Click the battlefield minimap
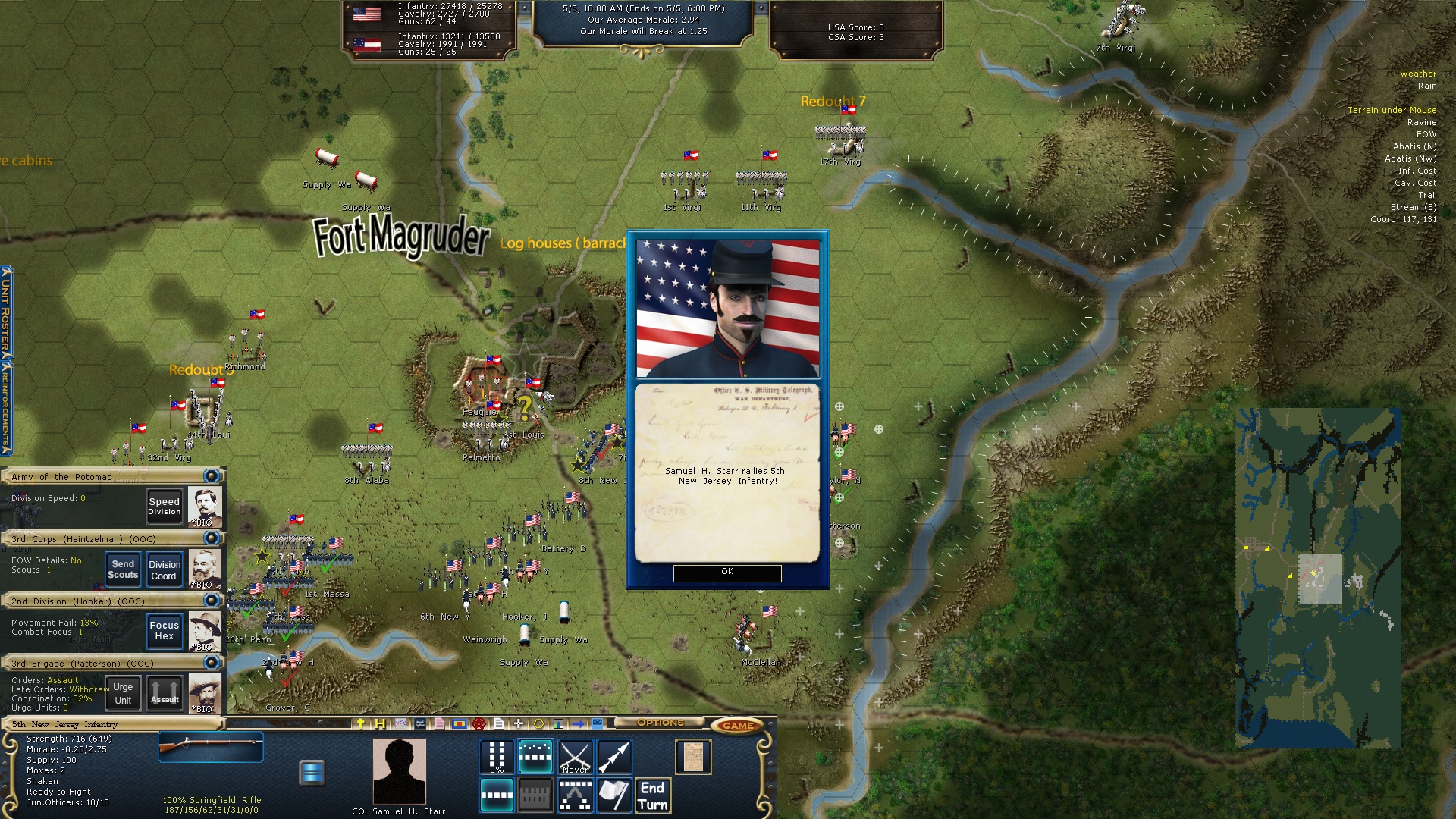 click(x=1318, y=578)
